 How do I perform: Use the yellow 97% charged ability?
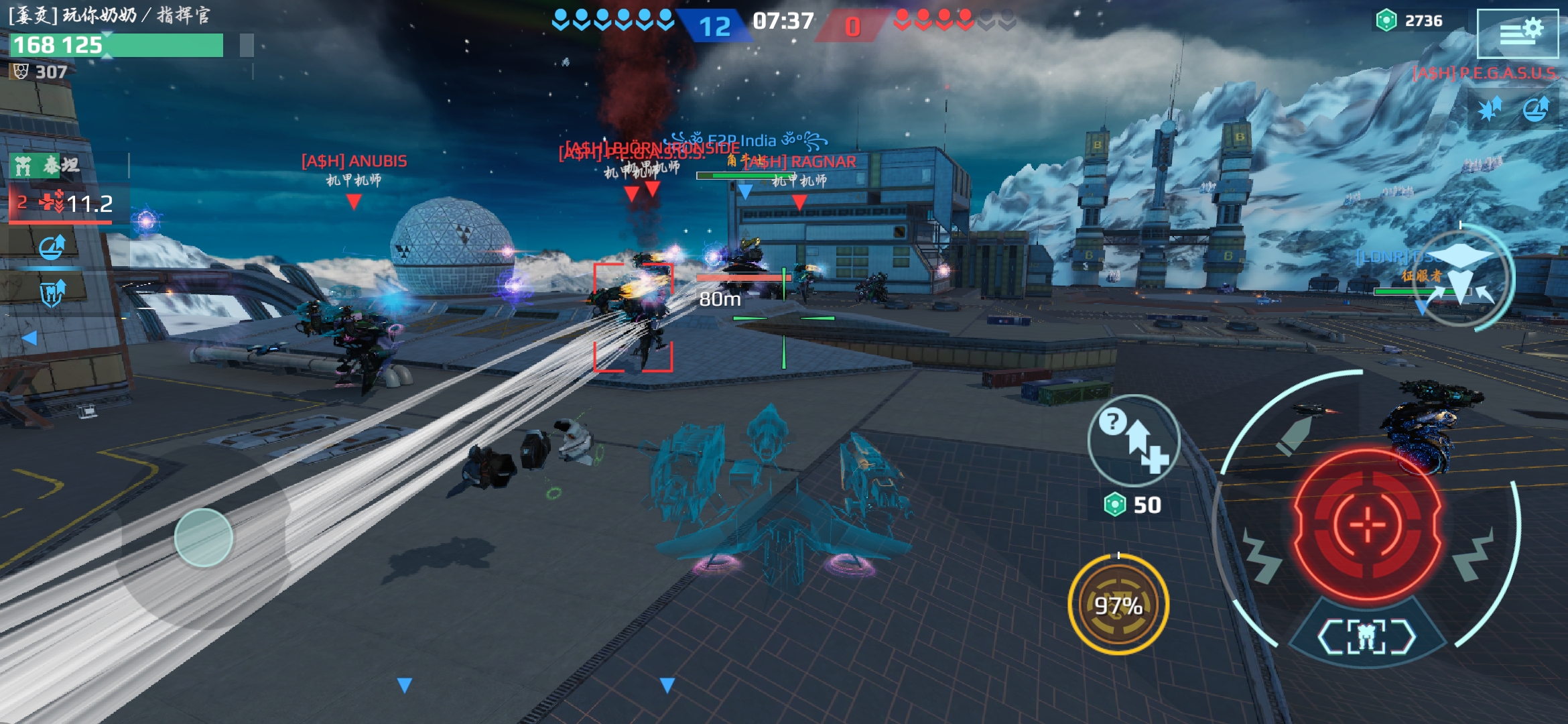tap(1118, 605)
